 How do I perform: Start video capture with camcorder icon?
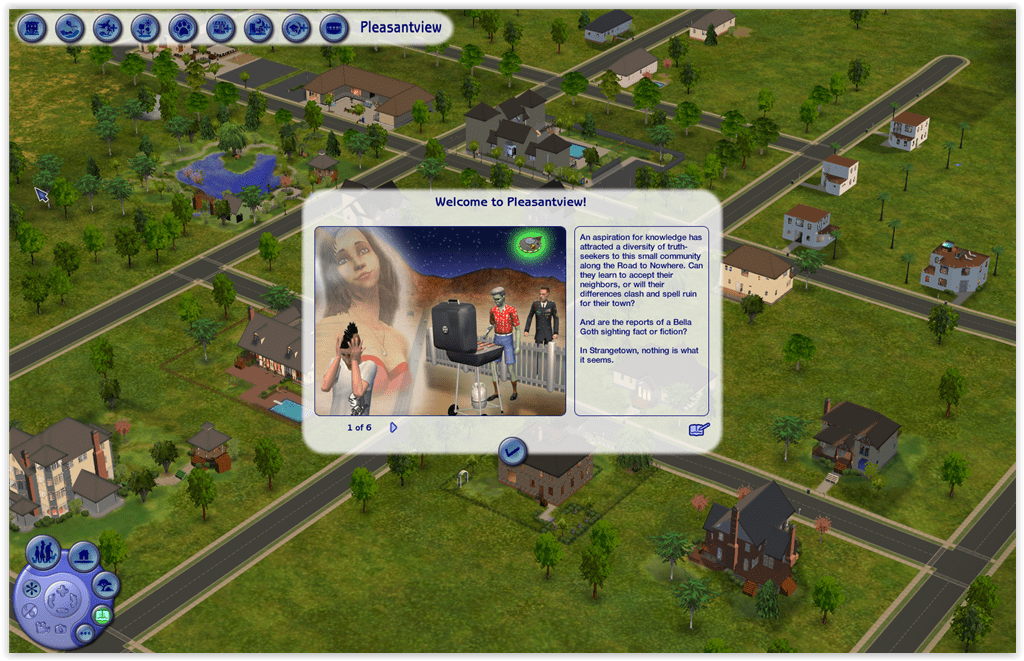pyautogui.click(x=41, y=627)
